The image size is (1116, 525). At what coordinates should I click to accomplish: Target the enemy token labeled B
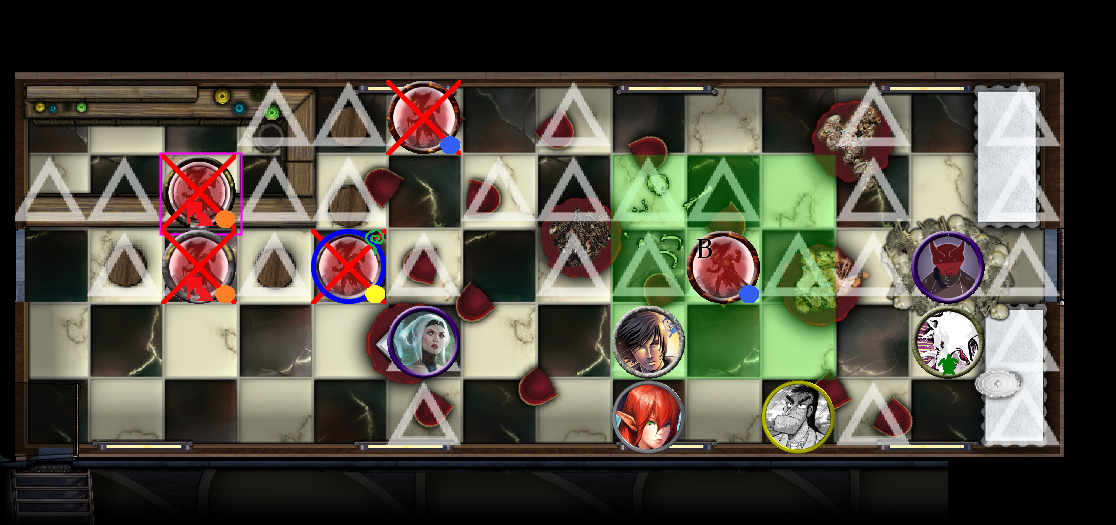point(723,267)
